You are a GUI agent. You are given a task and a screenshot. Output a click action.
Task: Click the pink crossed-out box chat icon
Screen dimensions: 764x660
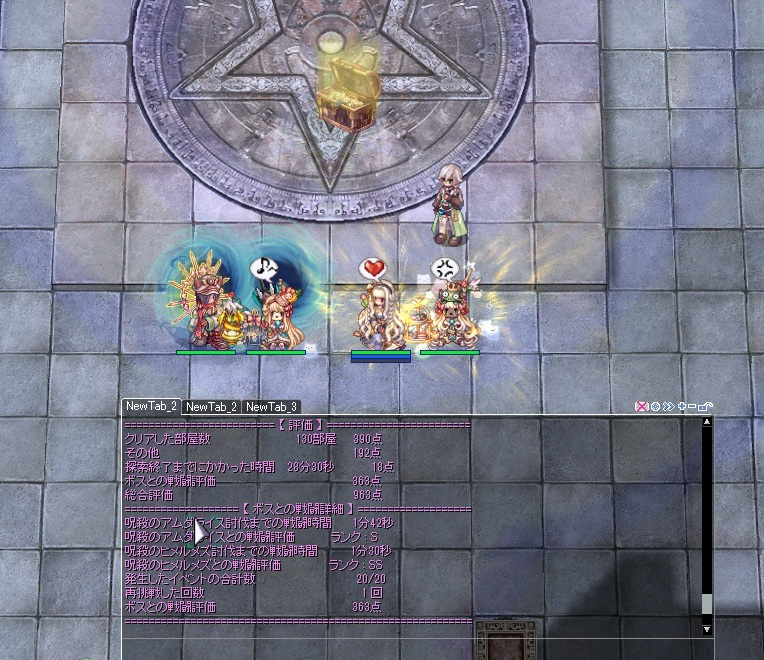[x=642, y=407]
